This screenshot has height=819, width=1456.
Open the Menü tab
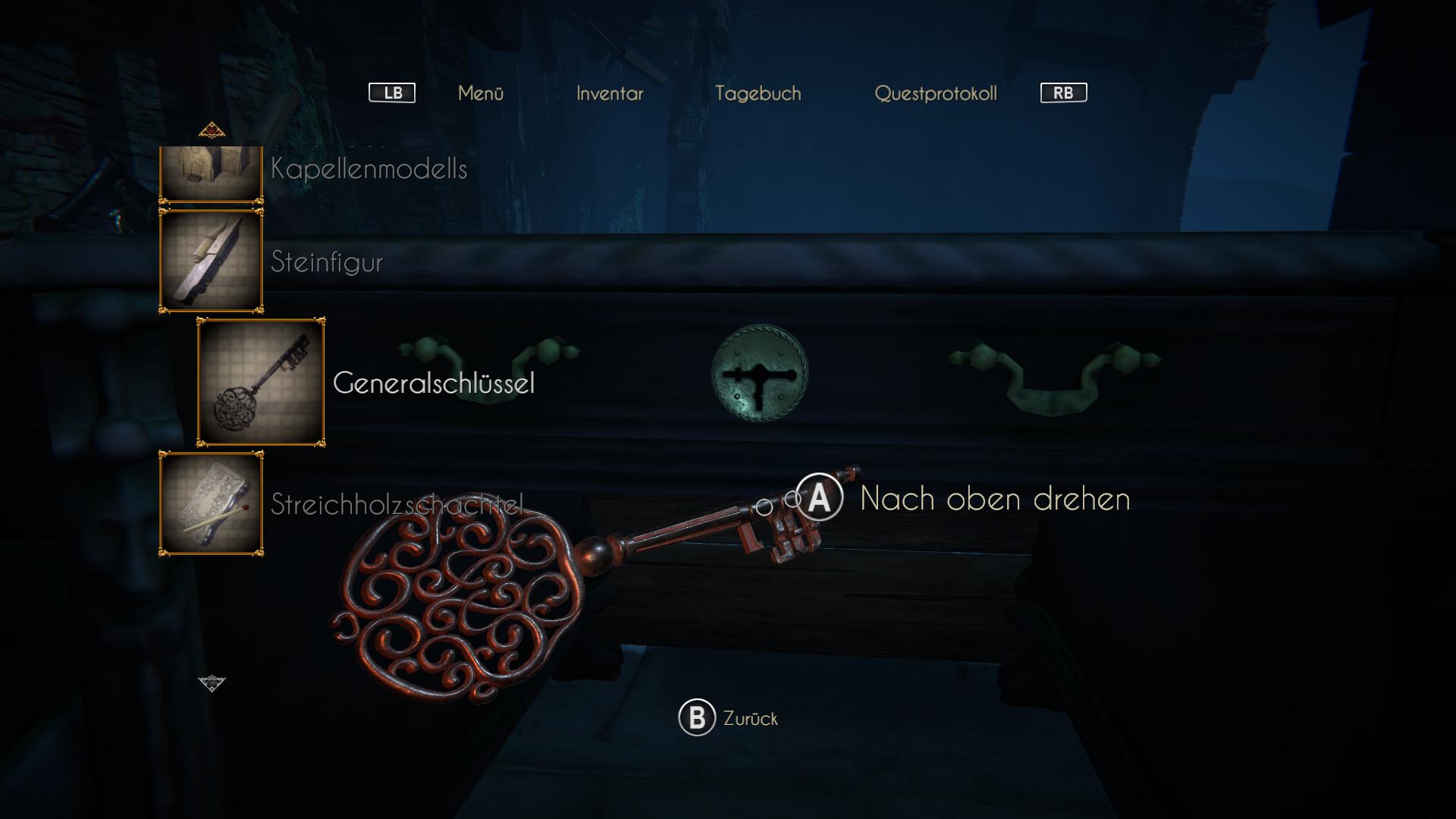pyautogui.click(x=482, y=93)
